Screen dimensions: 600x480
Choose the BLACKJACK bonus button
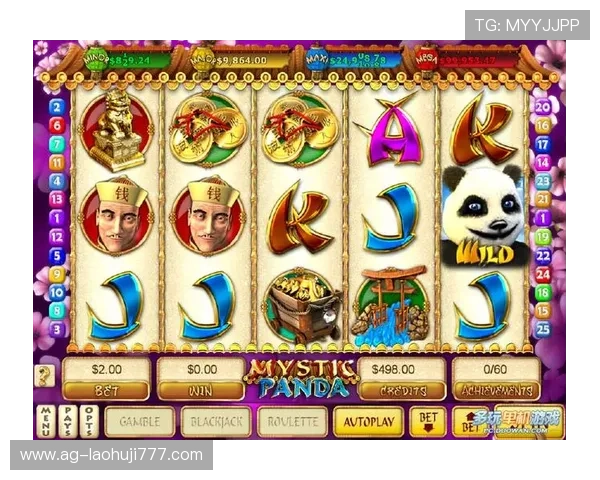point(214,421)
